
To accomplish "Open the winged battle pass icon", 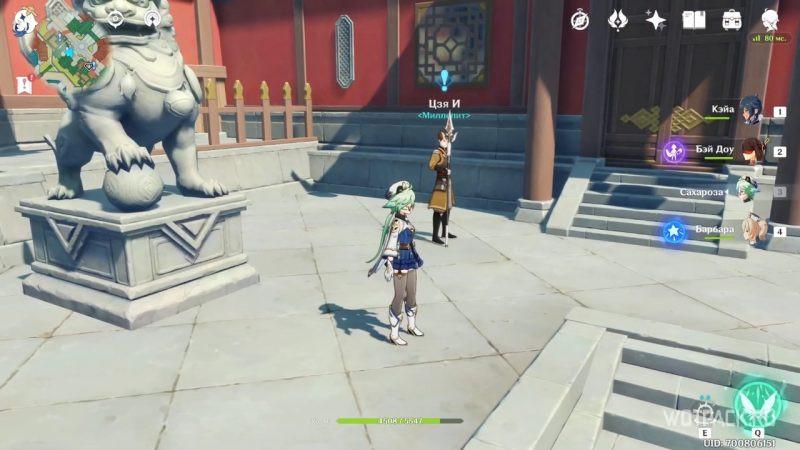I will point(618,20).
